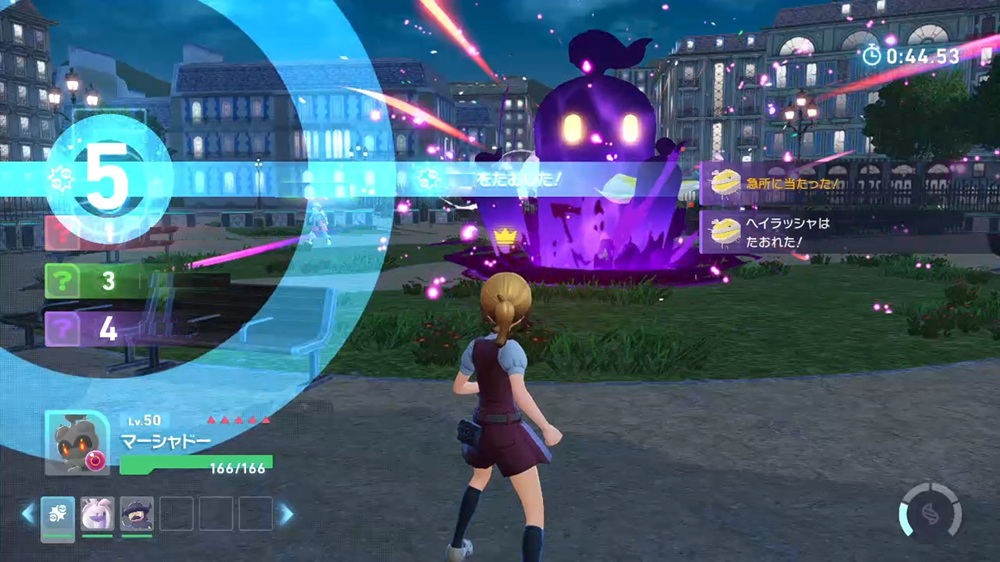The height and width of the screenshot is (562, 1000).
Task: Click the right party scroll arrow
Action: pyautogui.click(x=286, y=514)
